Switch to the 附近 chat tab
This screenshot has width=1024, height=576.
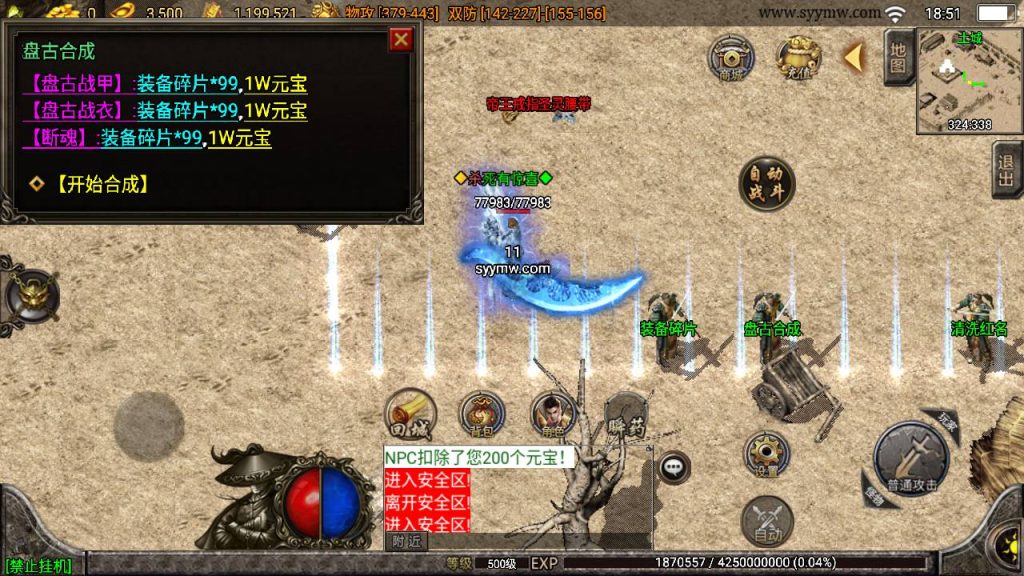[405, 541]
